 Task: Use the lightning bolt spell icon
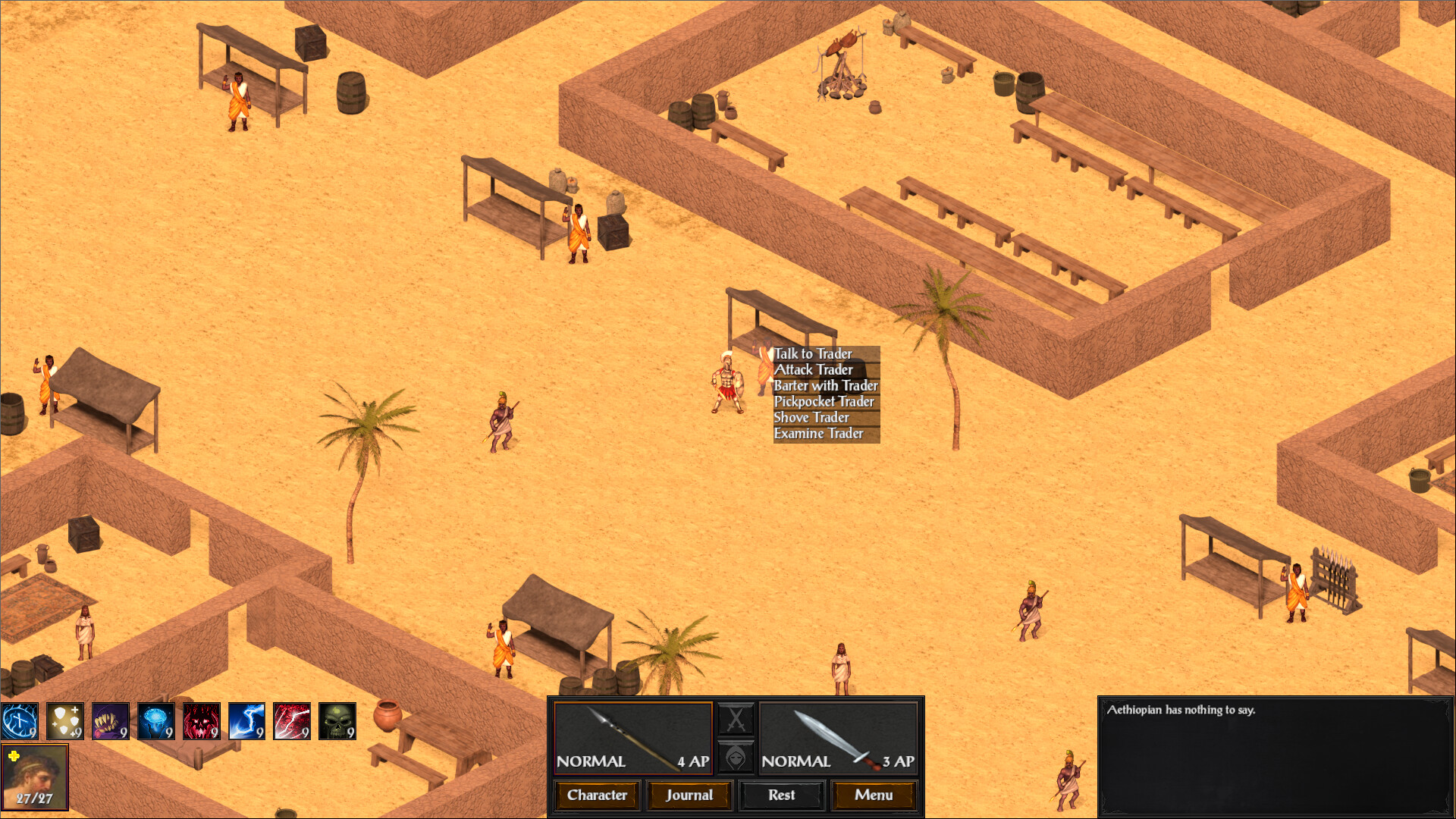246,720
